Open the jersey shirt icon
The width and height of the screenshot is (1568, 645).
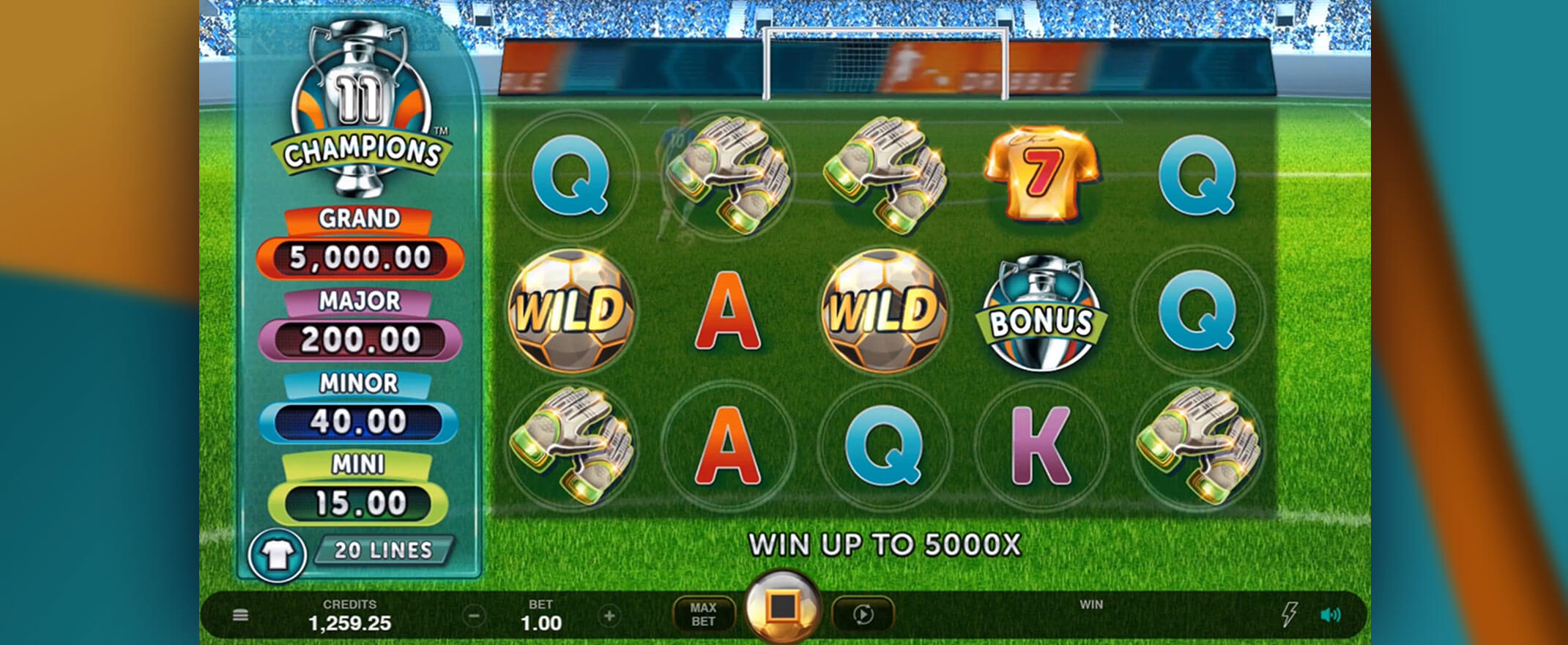(277, 556)
